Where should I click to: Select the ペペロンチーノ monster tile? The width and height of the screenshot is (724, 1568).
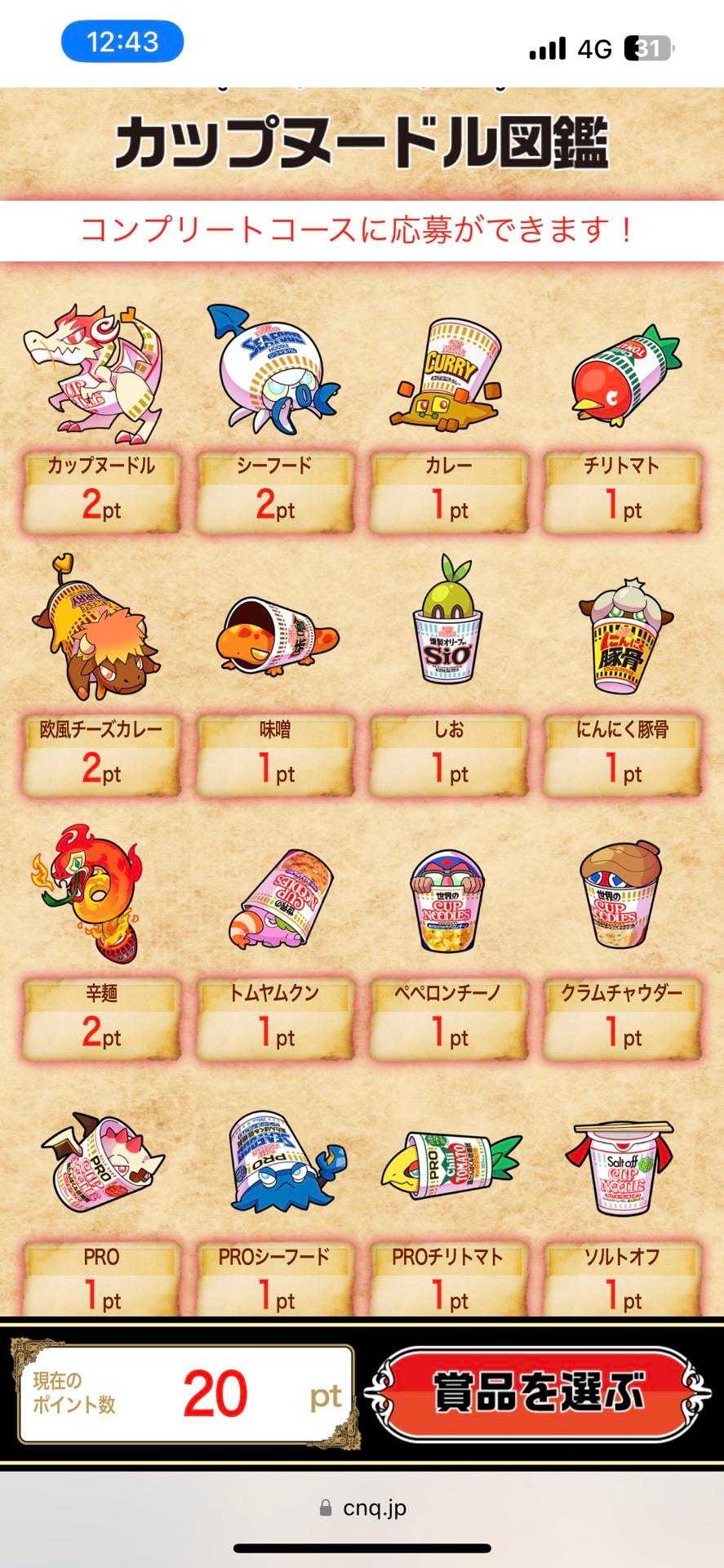click(x=448, y=902)
